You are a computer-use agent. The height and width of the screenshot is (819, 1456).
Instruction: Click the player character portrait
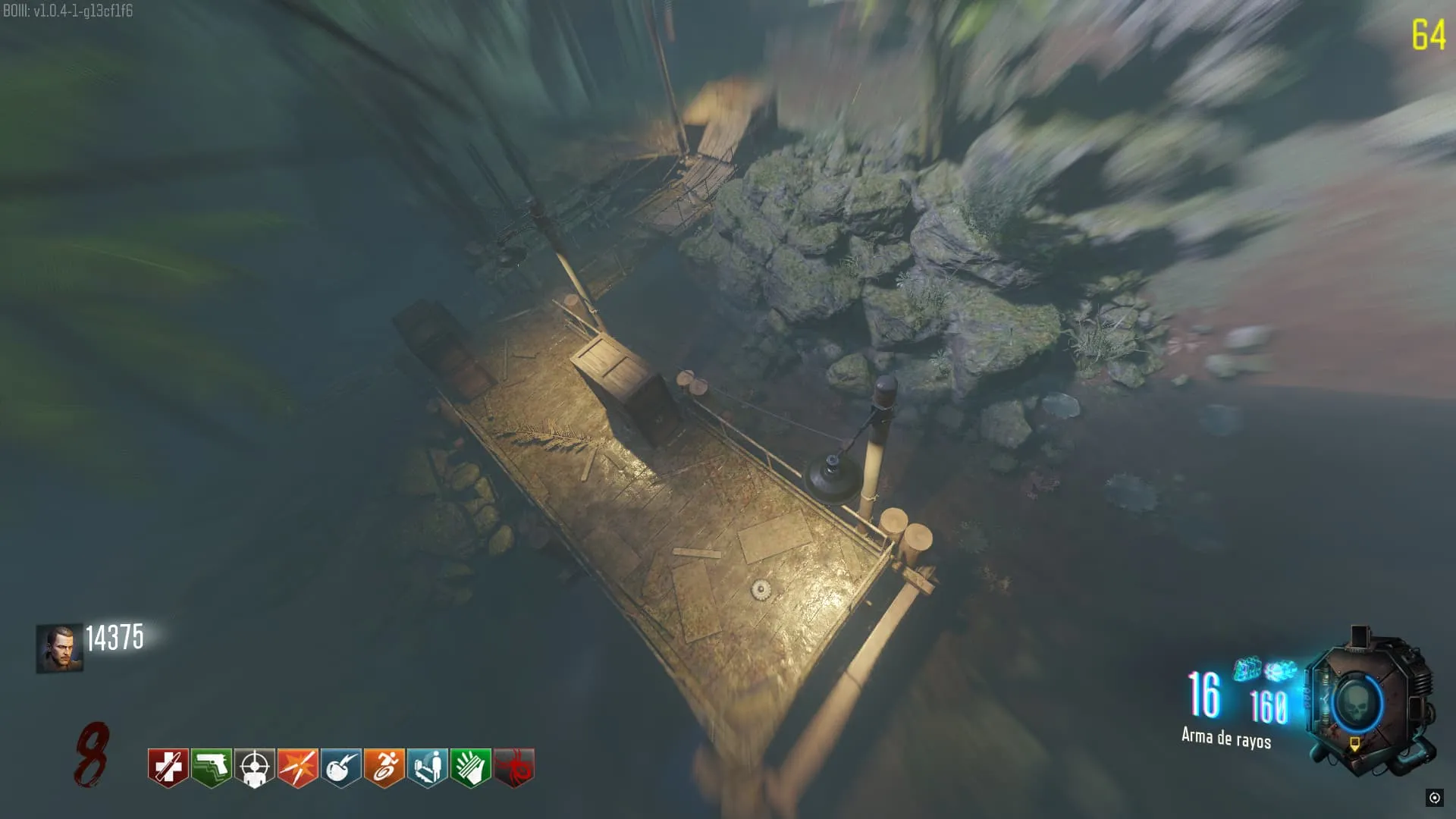(59, 648)
